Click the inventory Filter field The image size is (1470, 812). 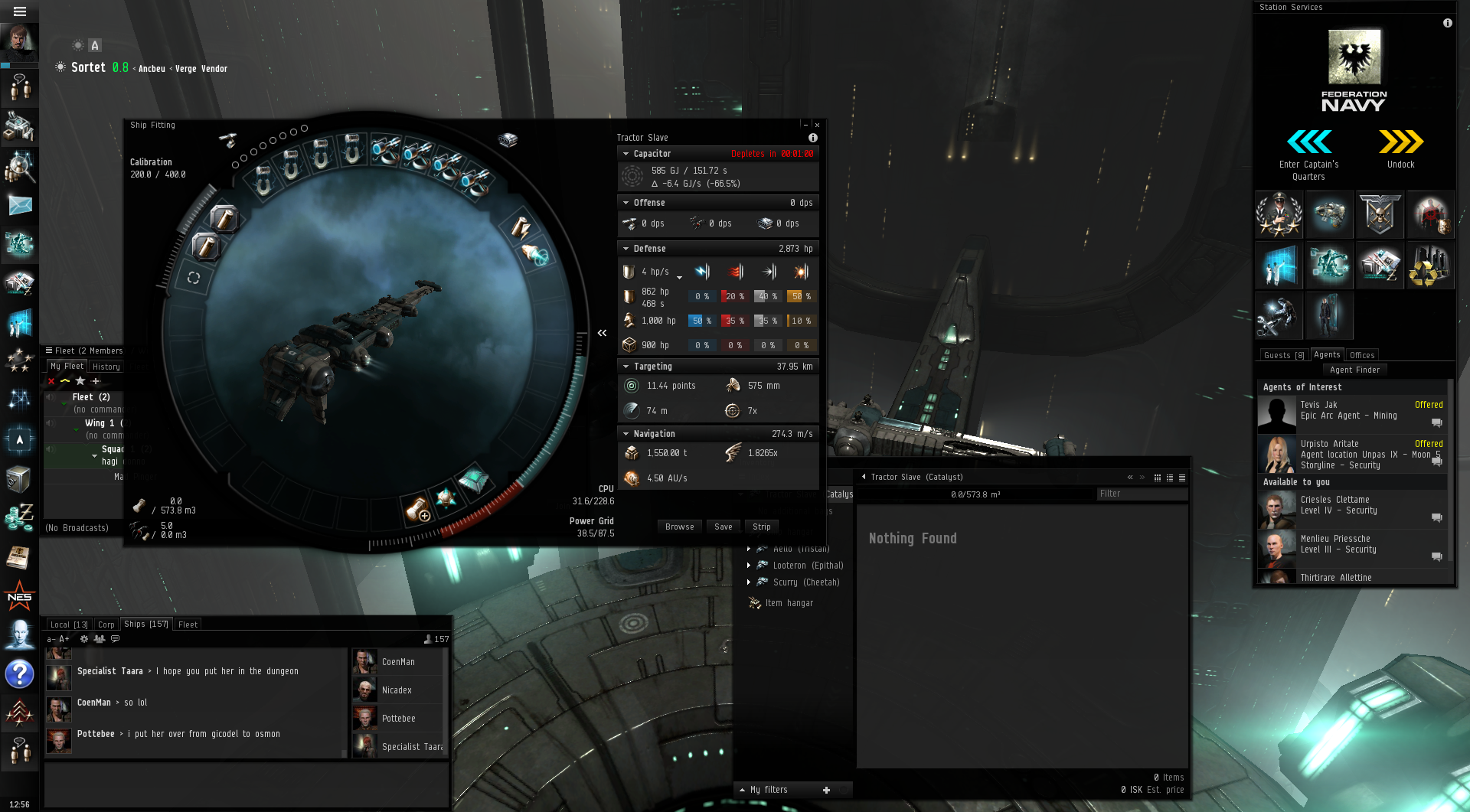click(1141, 494)
